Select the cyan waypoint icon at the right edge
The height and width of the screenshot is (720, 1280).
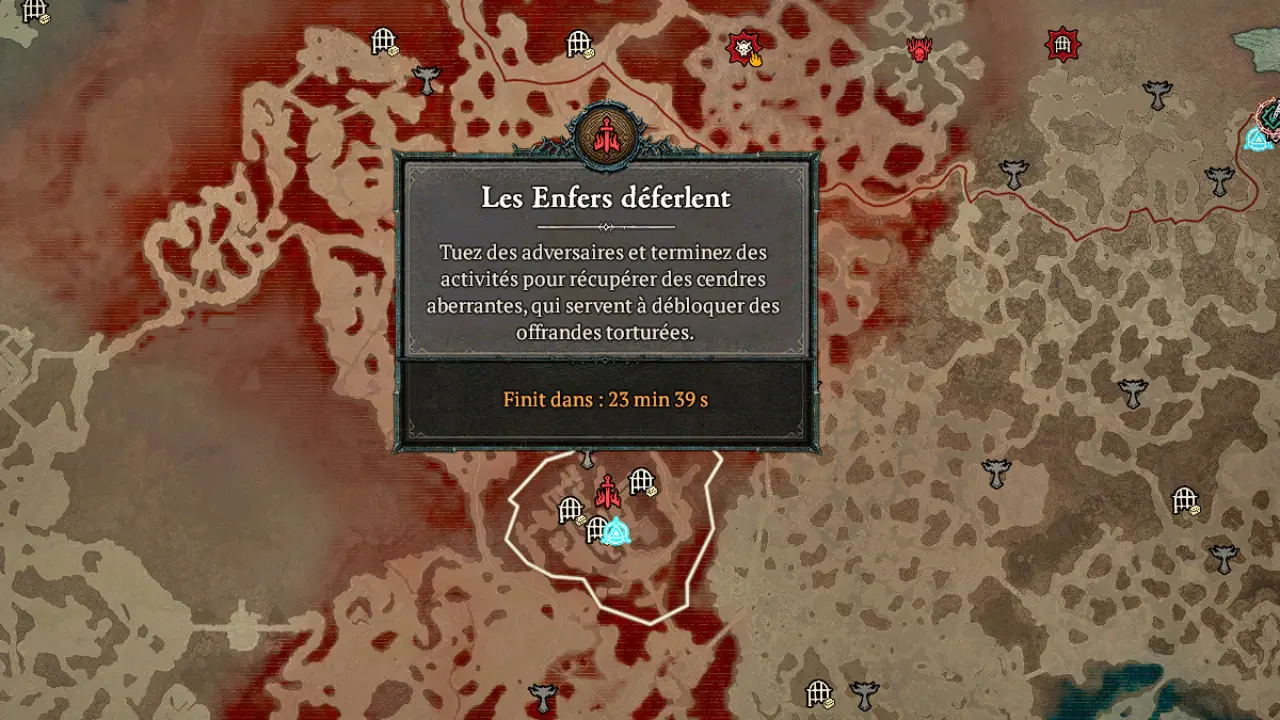coord(1258,140)
